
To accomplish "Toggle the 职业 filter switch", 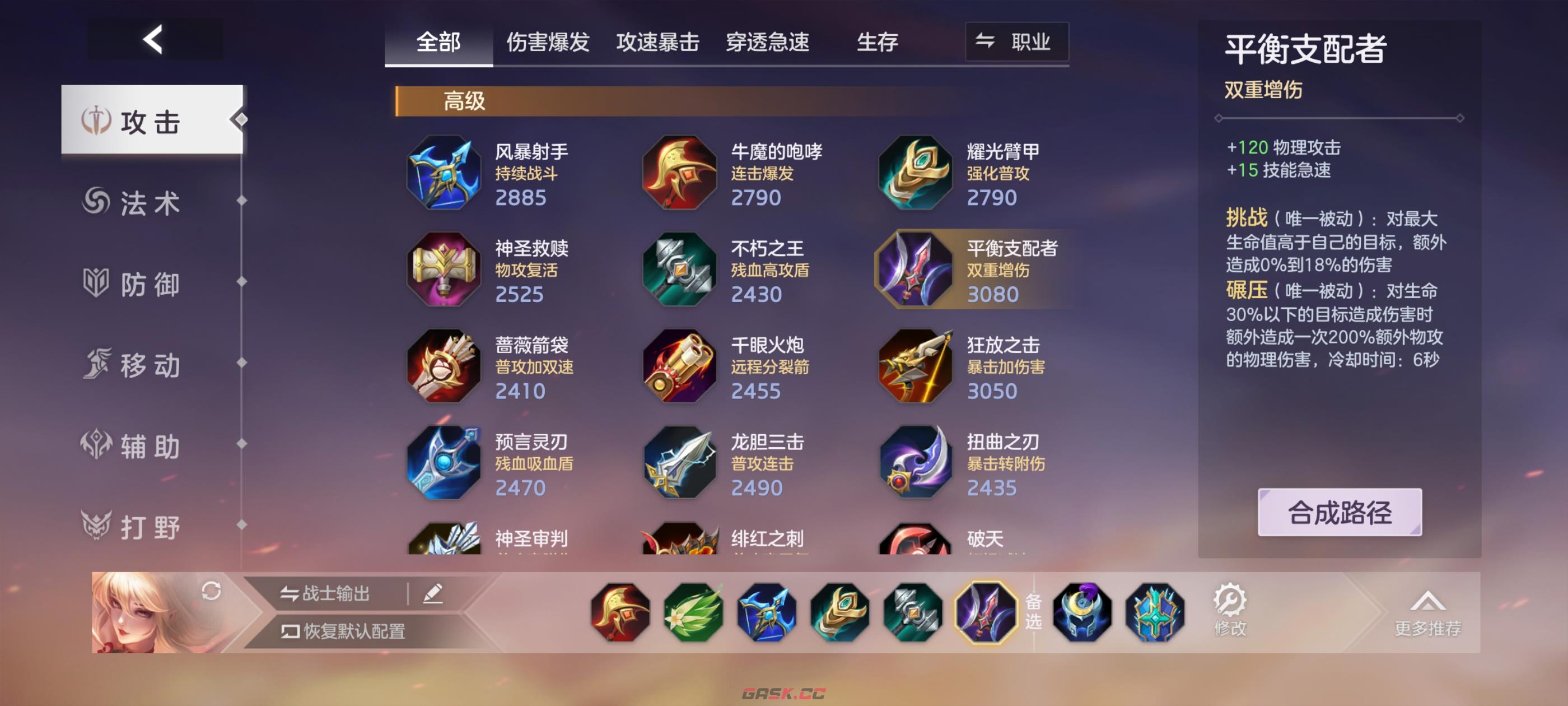I will 1016,43.
